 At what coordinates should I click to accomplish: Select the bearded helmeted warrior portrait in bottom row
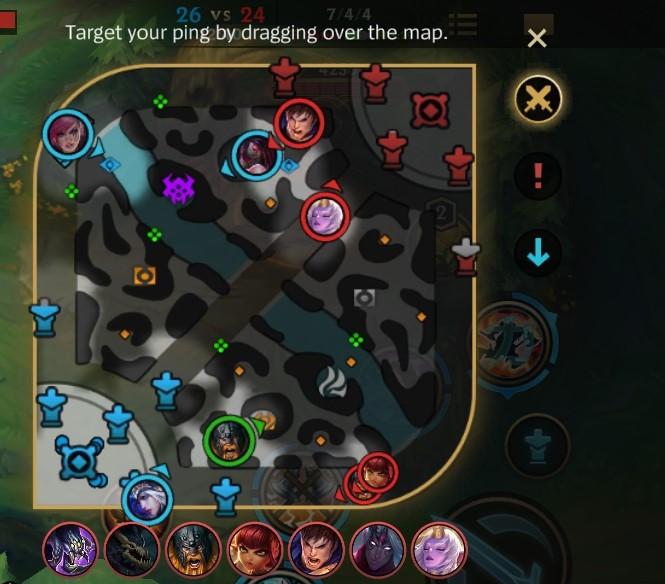192,548
